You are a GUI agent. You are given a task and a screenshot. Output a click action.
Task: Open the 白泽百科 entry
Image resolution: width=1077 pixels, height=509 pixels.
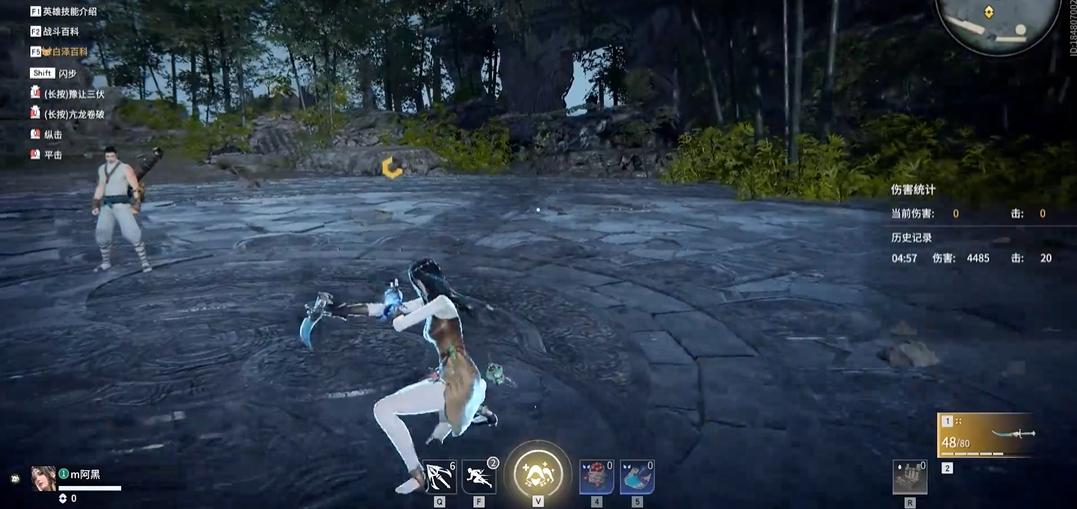tap(65, 51)
